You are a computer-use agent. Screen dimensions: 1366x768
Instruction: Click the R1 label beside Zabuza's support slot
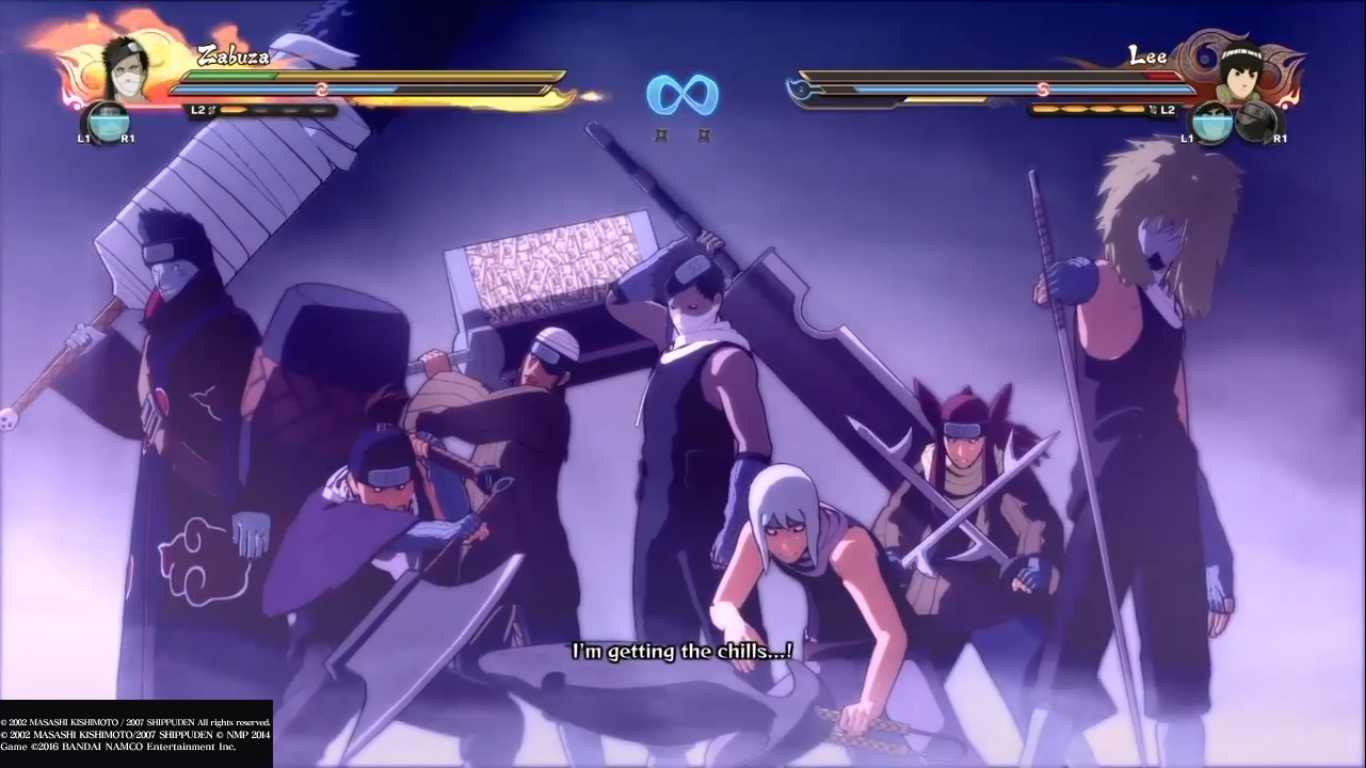click(129, 138)
